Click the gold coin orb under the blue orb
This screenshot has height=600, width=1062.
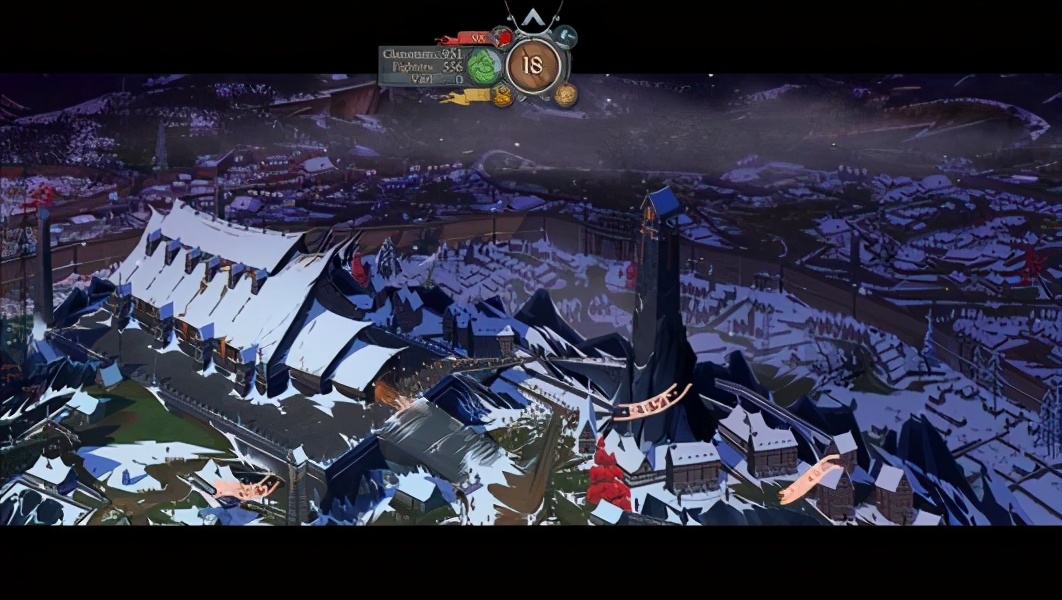pyautogui.click(x=566, y=95)
